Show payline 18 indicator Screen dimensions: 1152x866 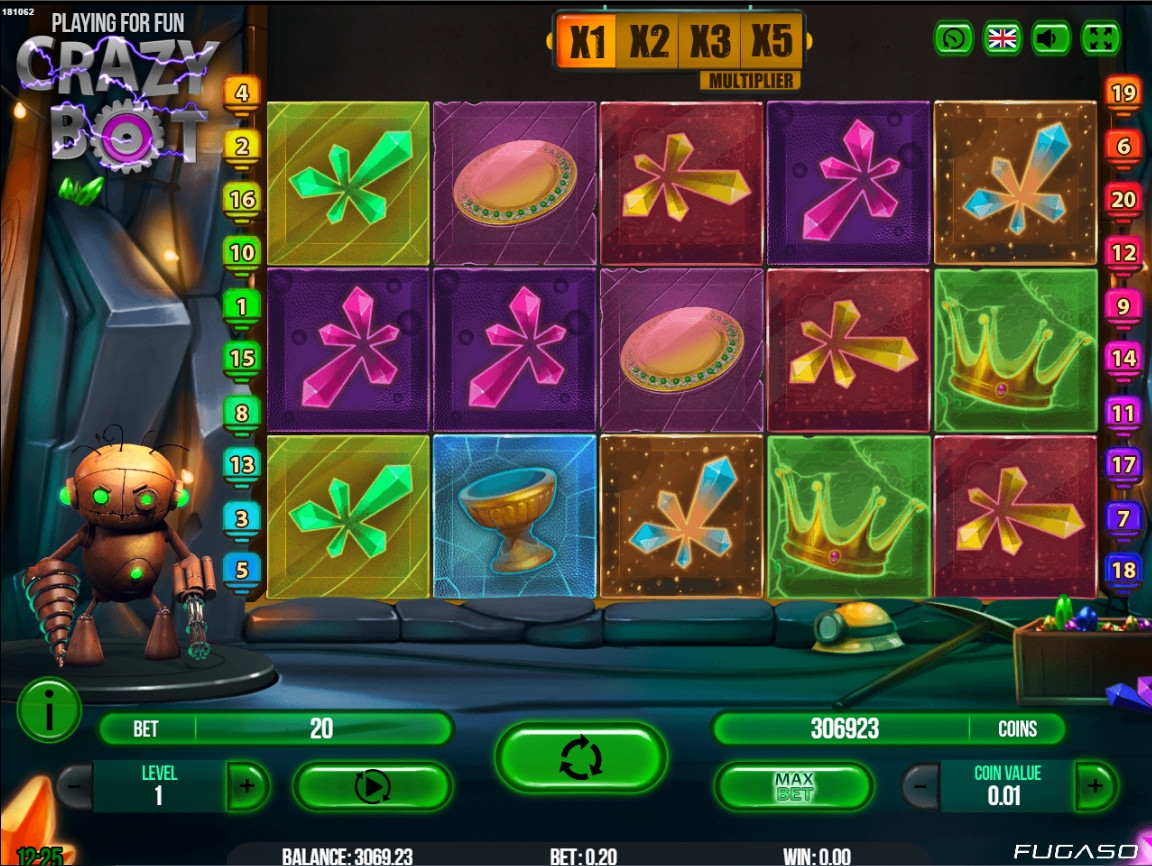(1123, 571)
